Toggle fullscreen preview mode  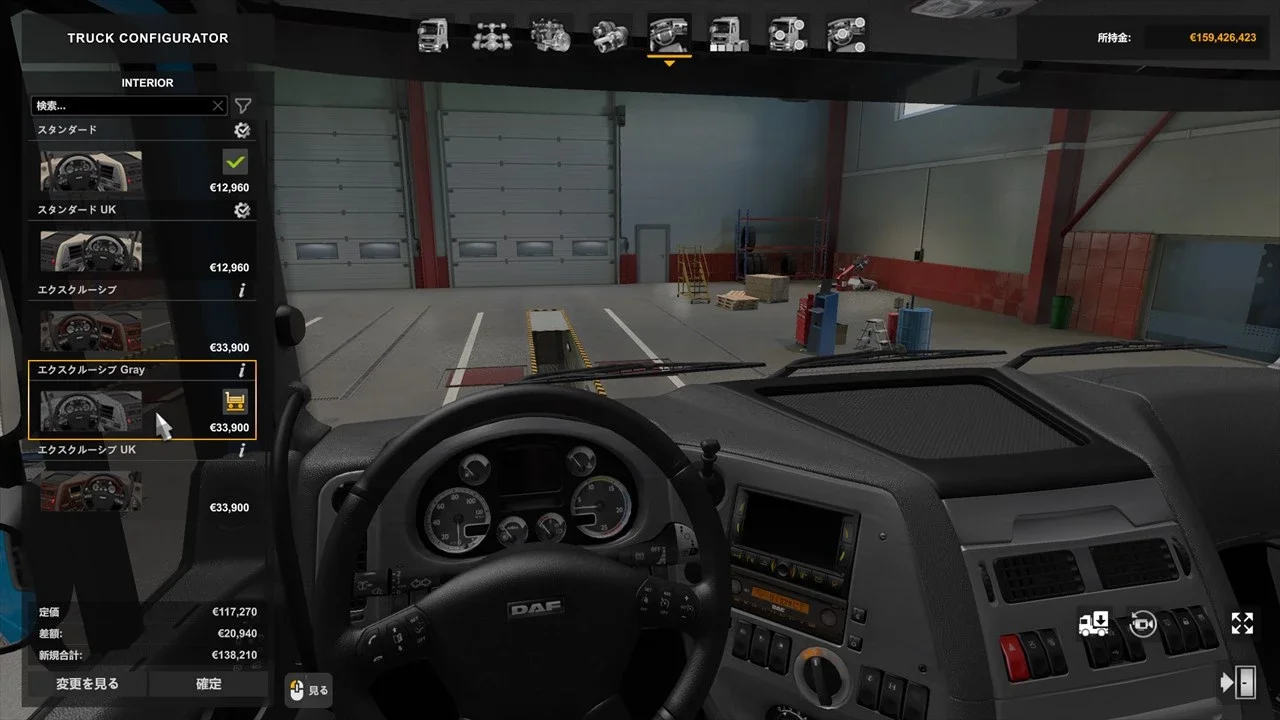tap(1241, 622)
